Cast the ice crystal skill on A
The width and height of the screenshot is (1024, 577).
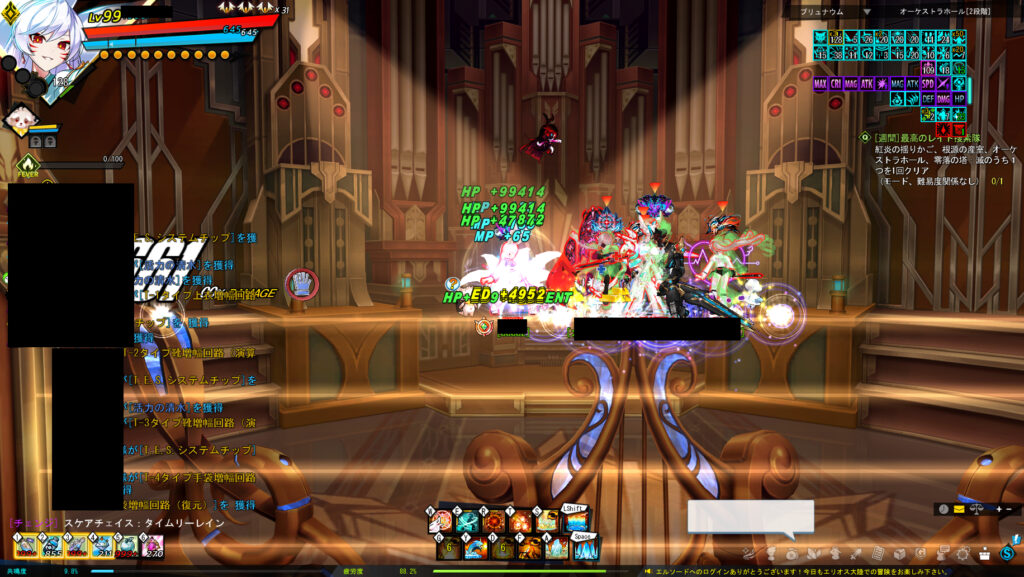pos(557,548)
